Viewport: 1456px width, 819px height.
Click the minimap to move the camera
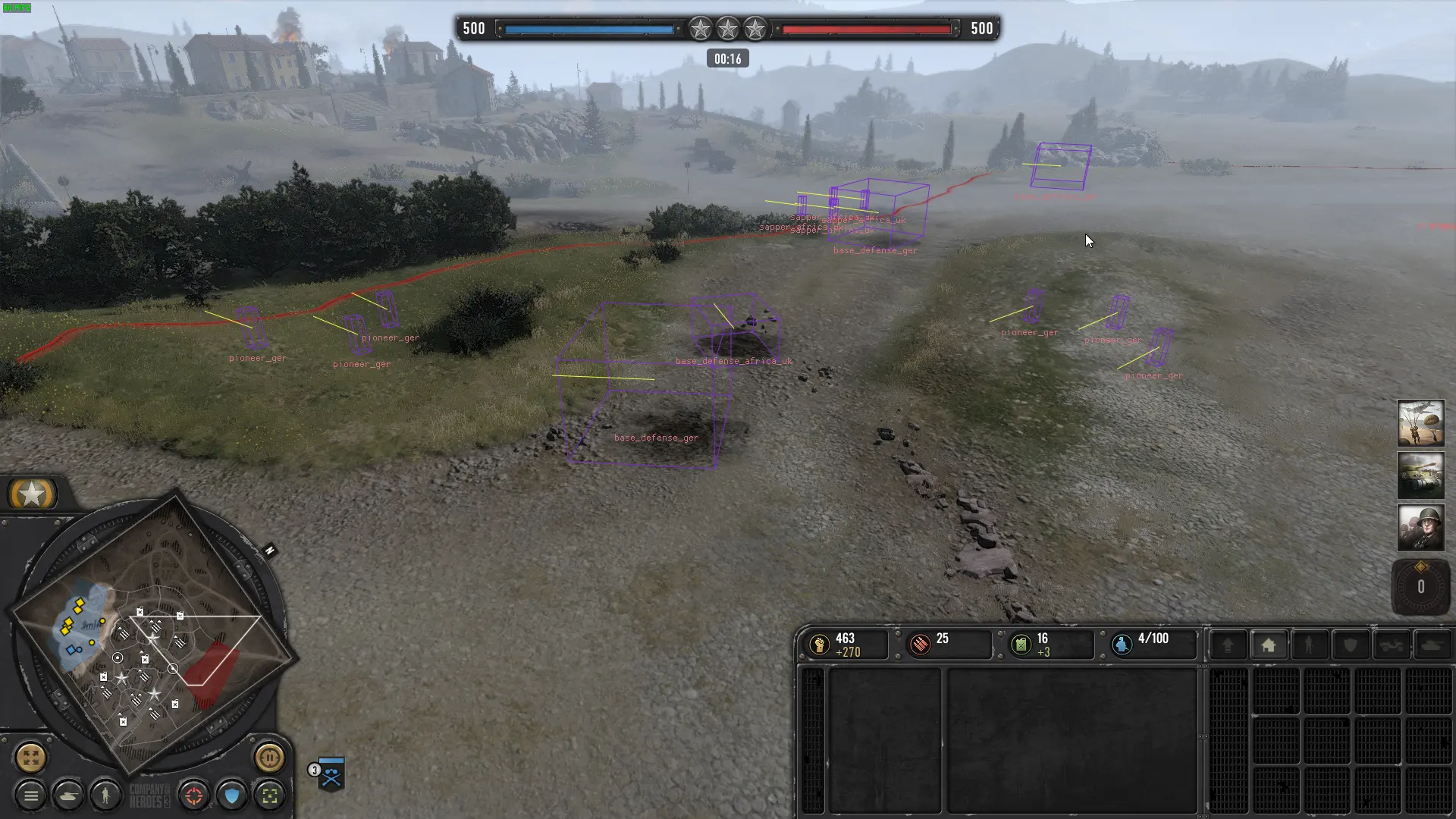point(152,637)
